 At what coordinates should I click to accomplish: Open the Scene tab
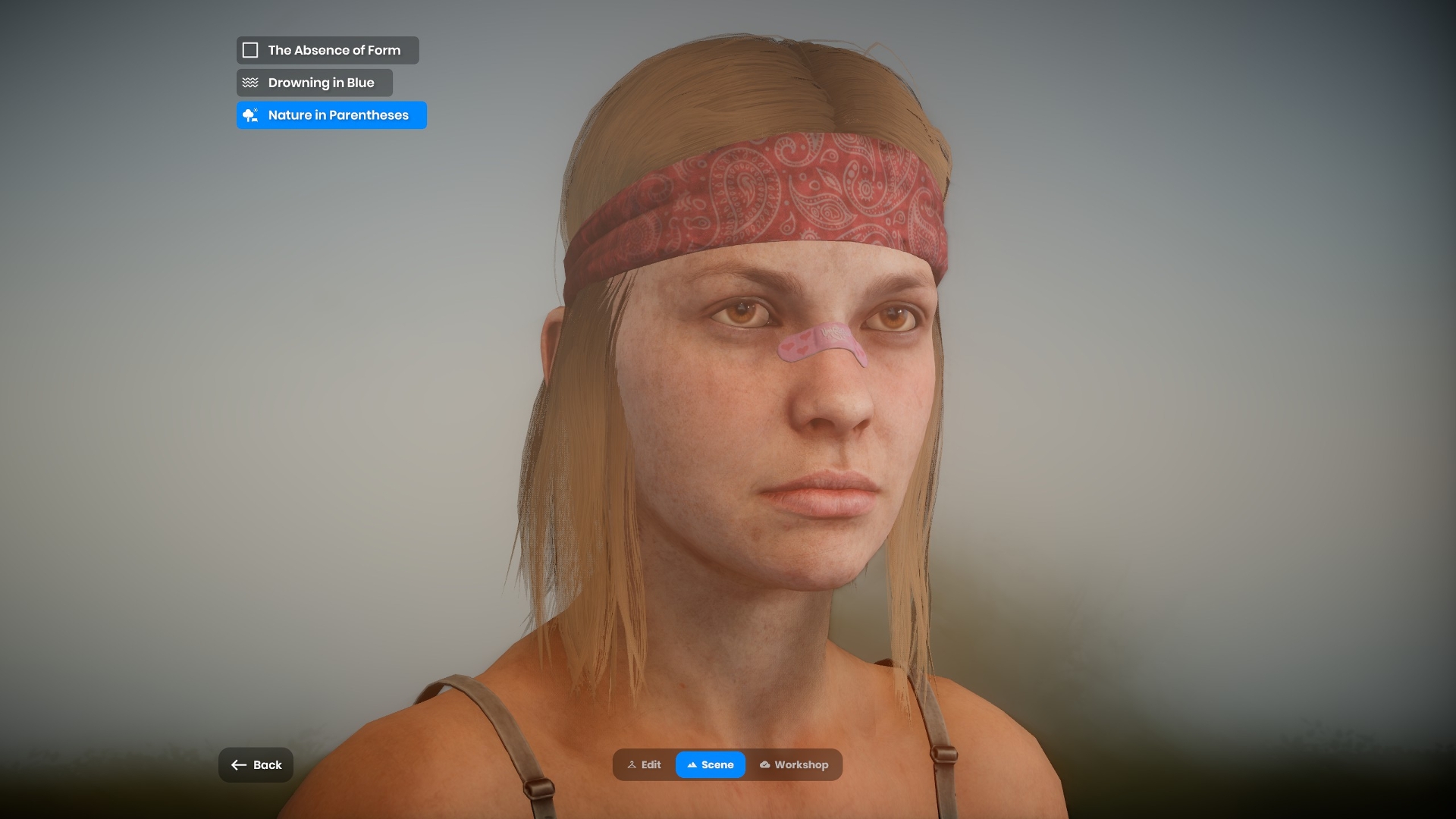point(711,765)
